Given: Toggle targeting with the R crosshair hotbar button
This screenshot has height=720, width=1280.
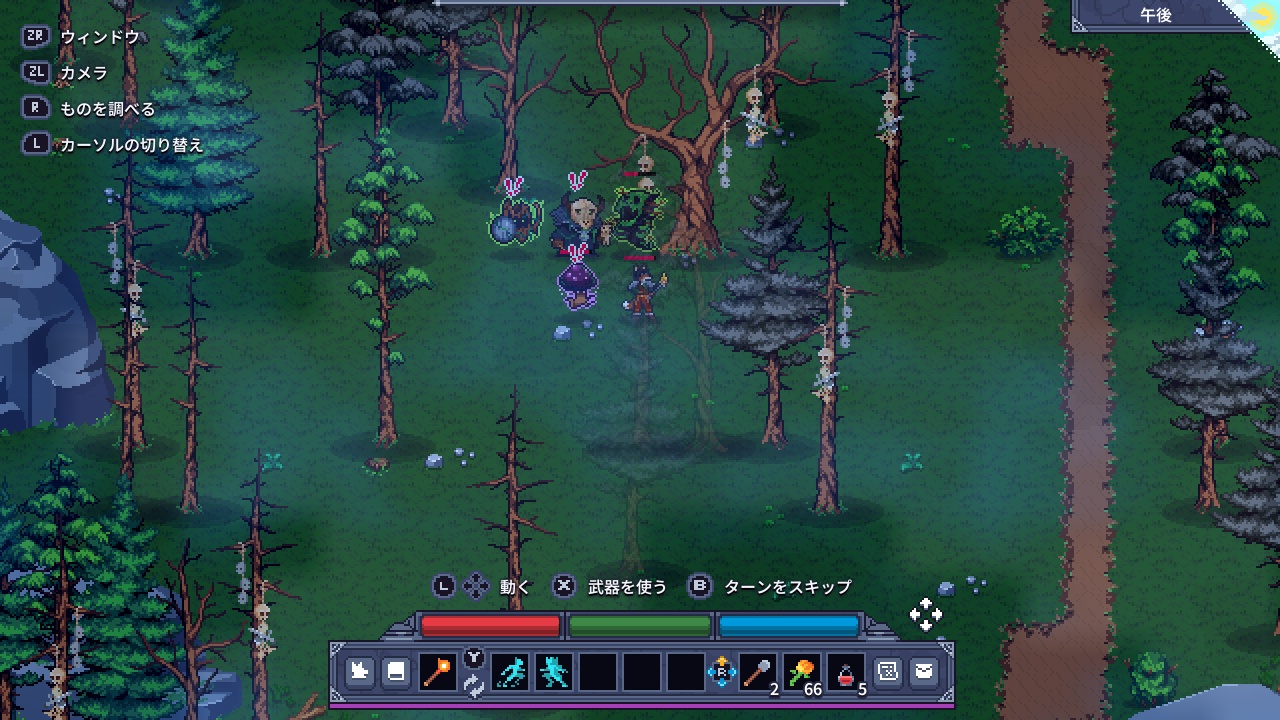Looking at the screenshot, I should click(722, 673).
